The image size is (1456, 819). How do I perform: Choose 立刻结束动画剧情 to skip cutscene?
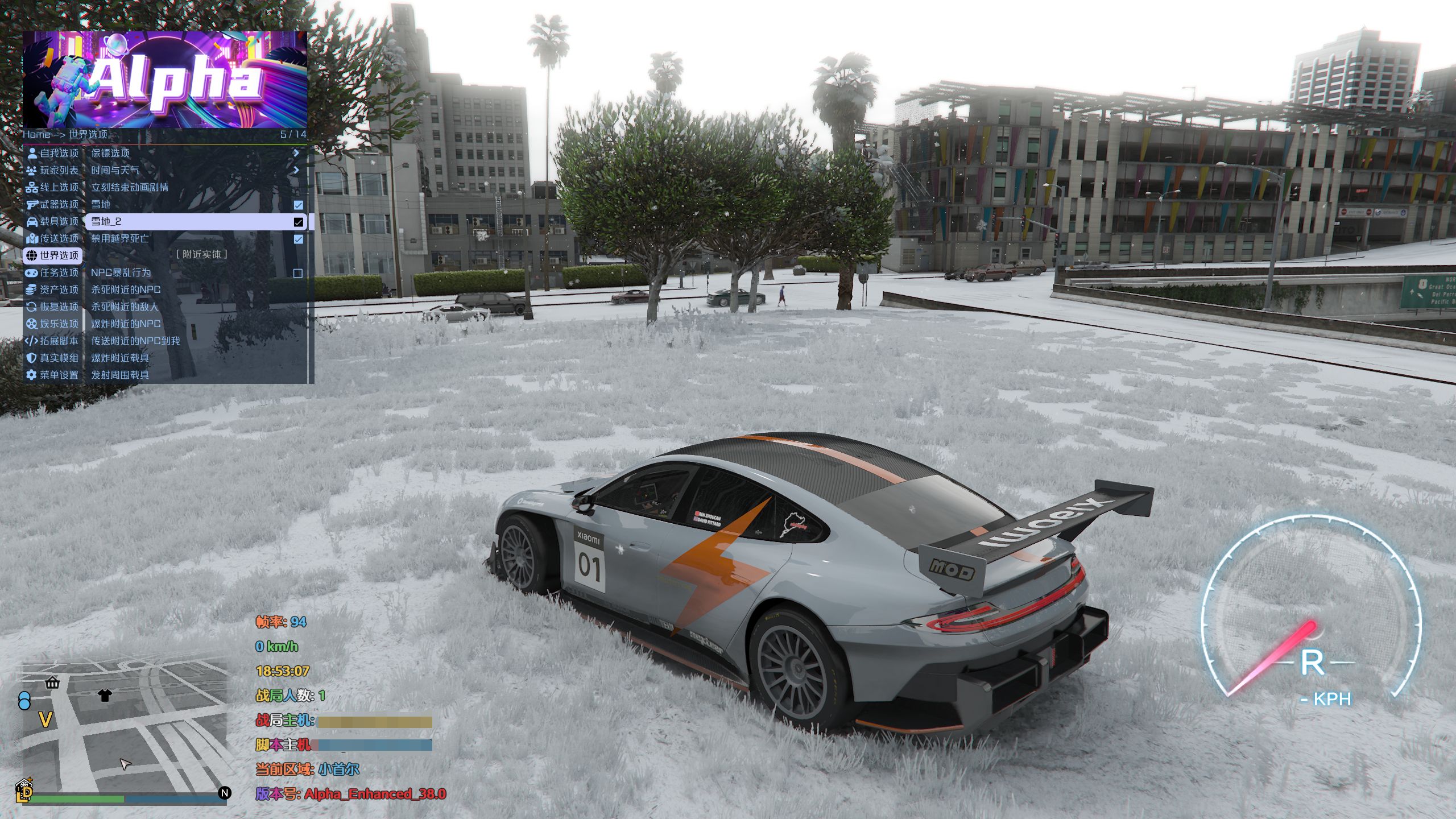click(130, 188)
